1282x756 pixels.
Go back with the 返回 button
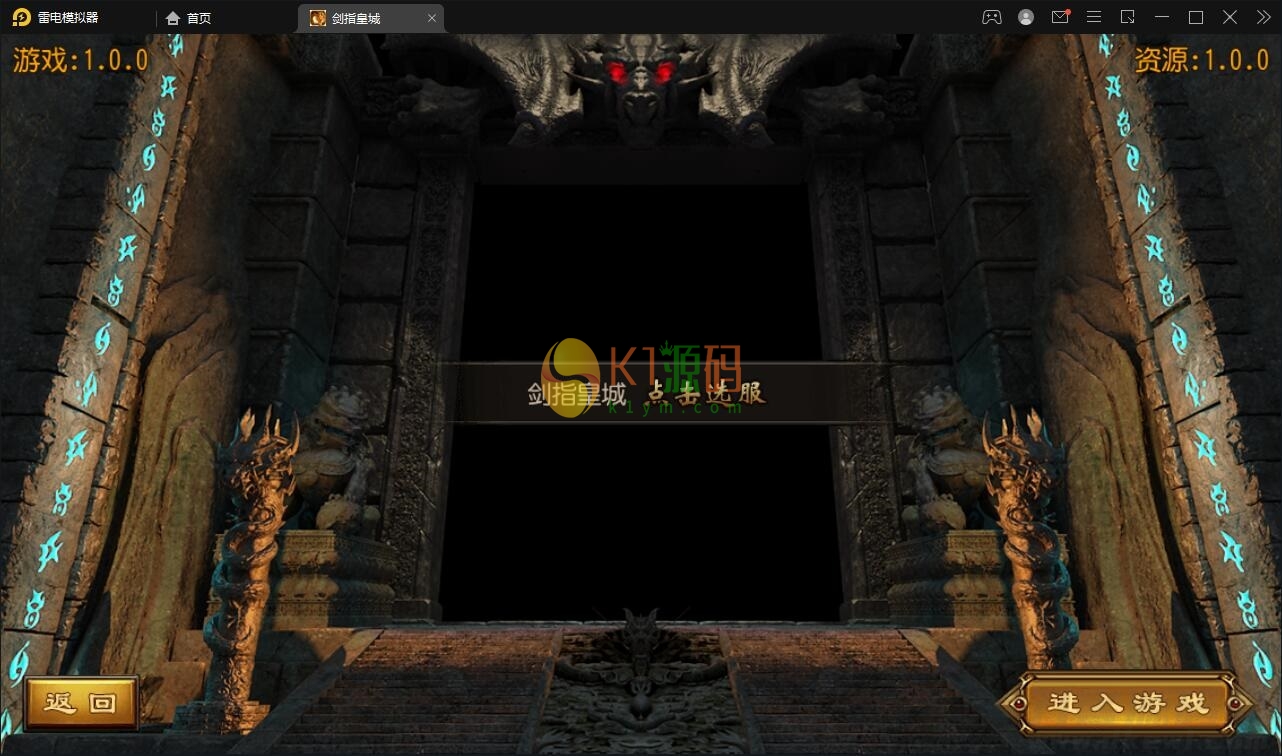coord(81,703)
